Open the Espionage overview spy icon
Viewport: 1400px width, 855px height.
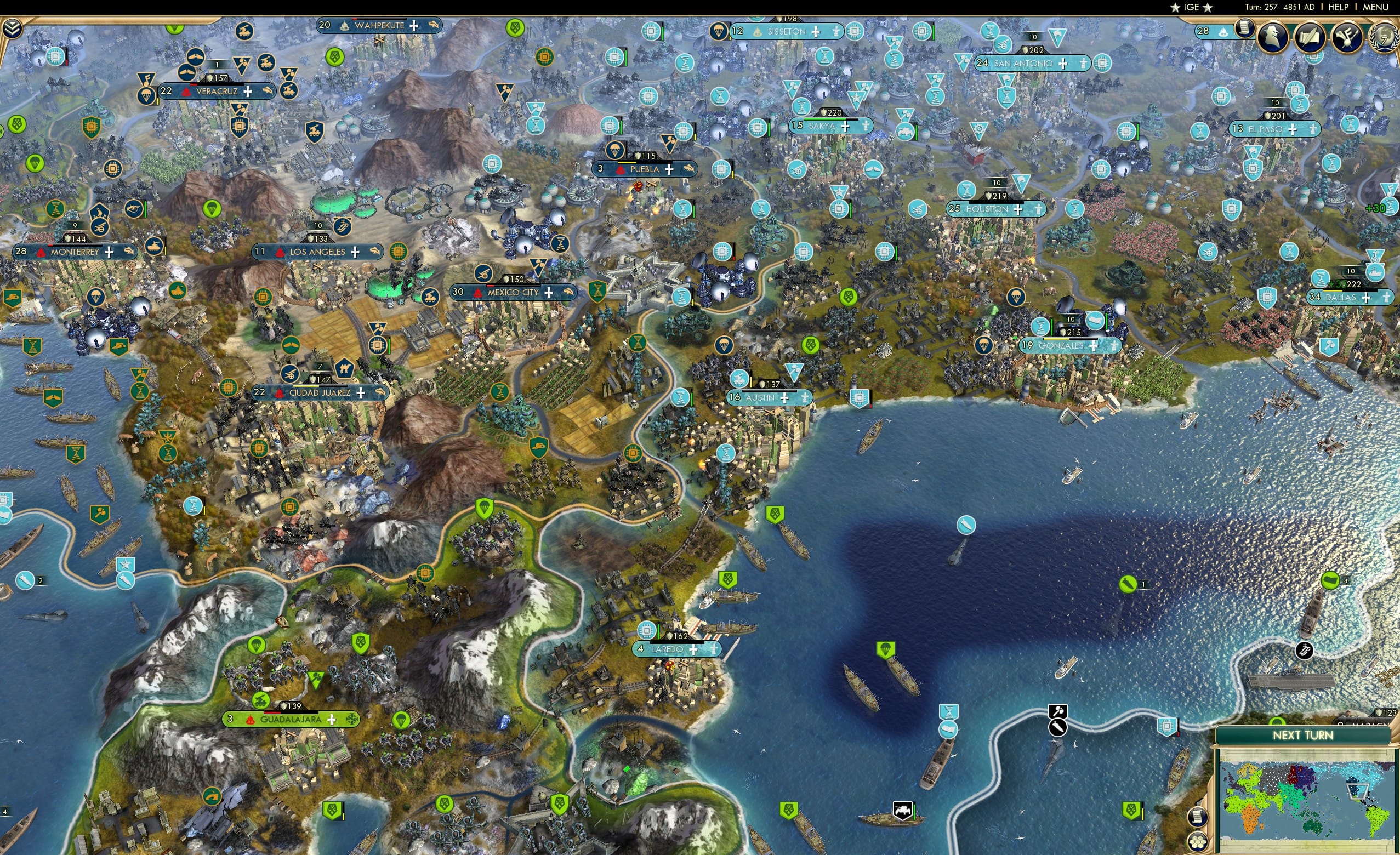(x=1274, y=35)
